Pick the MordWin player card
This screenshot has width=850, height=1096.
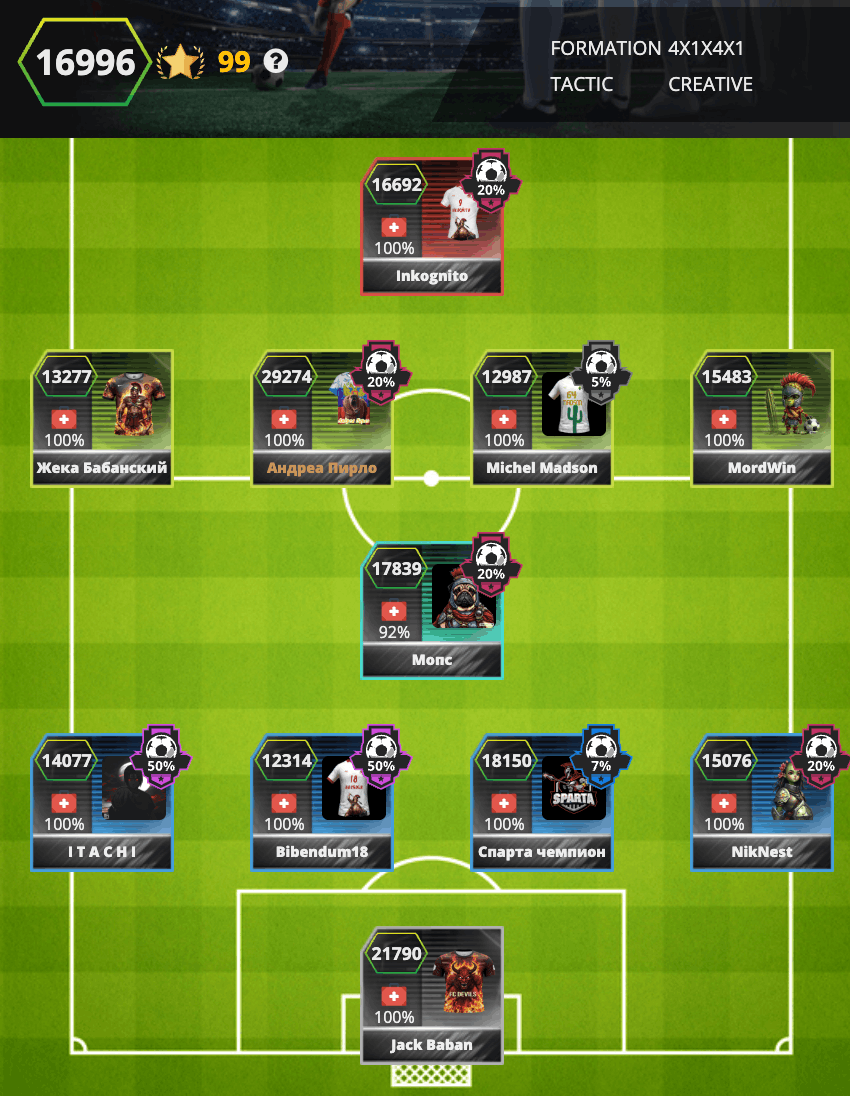click(x=762, y=419)
